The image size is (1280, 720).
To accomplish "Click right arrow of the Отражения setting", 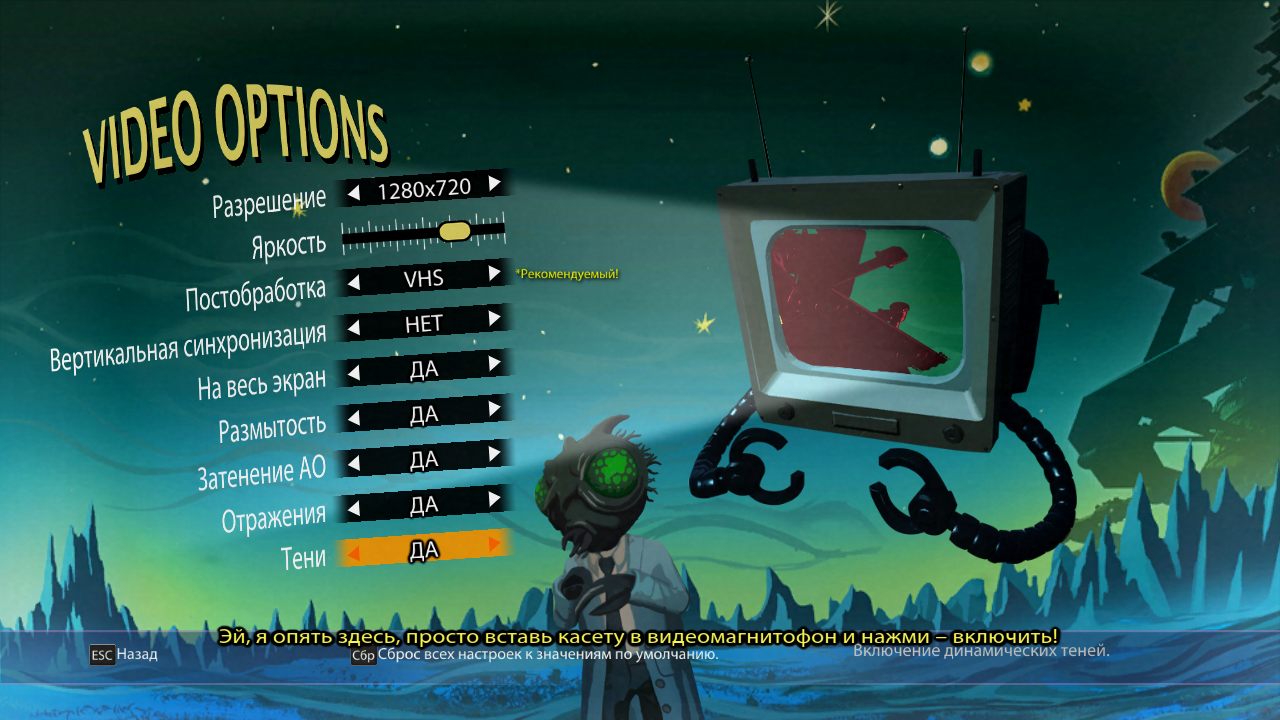I will pyautogui.click(x=494, y=498).
